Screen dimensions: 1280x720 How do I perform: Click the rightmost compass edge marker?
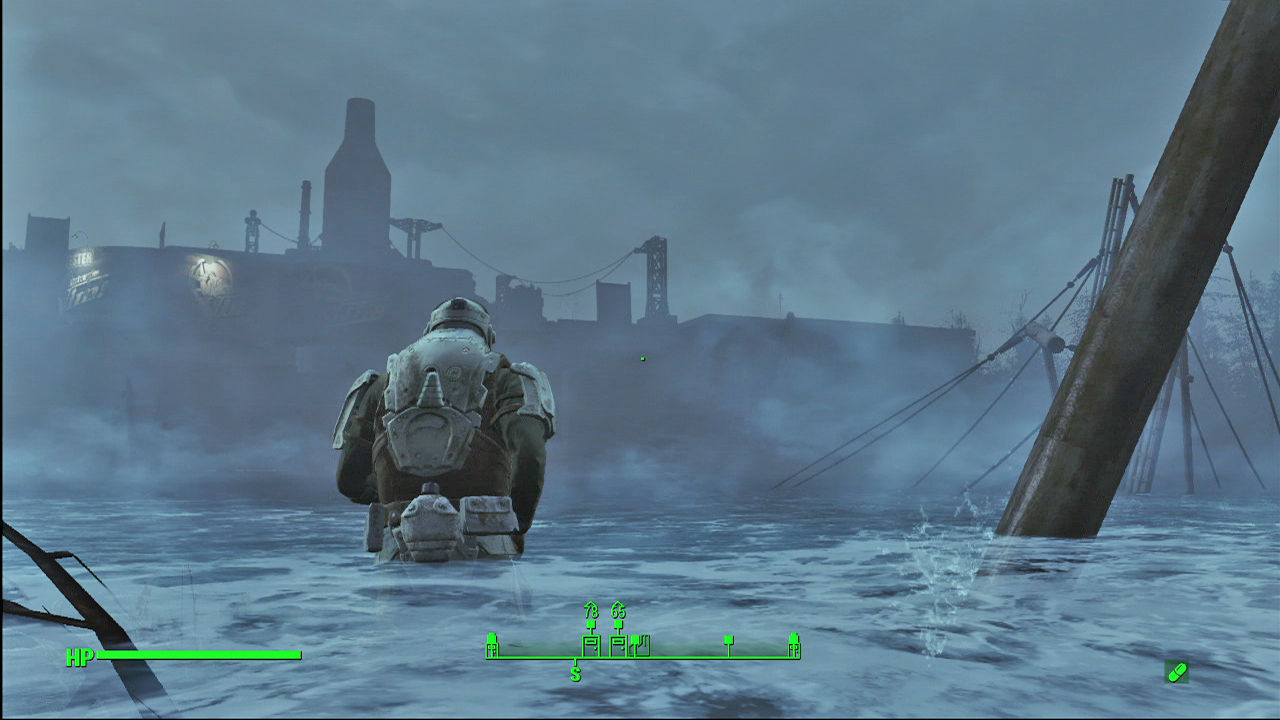pos(795,645)
